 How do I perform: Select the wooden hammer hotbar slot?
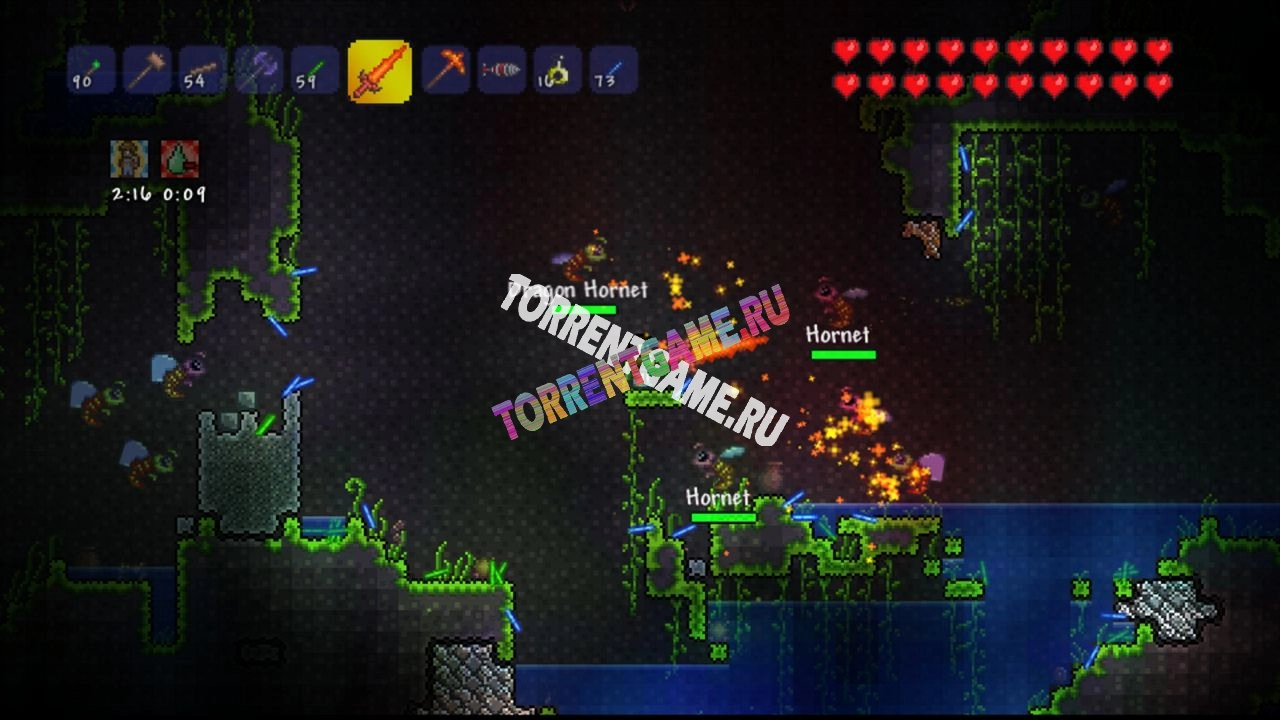click(147, 70)
